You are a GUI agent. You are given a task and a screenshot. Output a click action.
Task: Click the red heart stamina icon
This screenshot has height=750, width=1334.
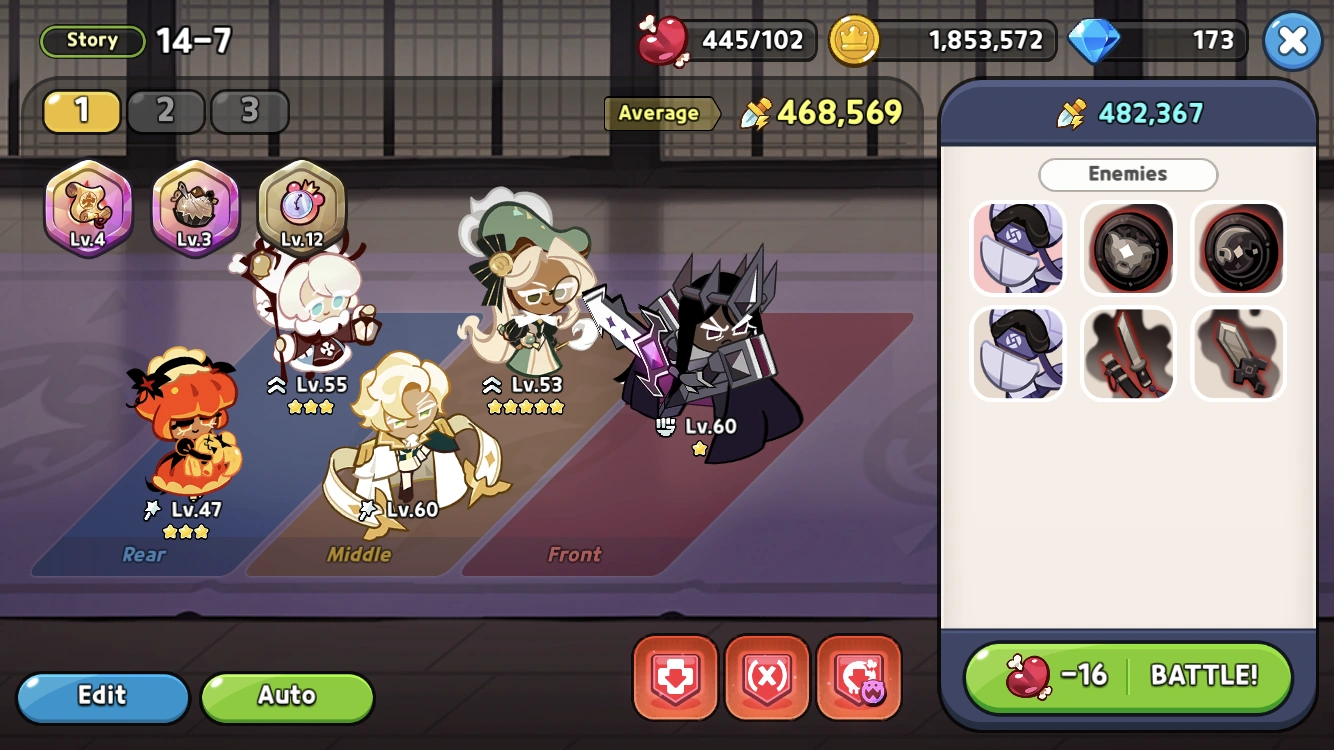click(x=666, y=41)
